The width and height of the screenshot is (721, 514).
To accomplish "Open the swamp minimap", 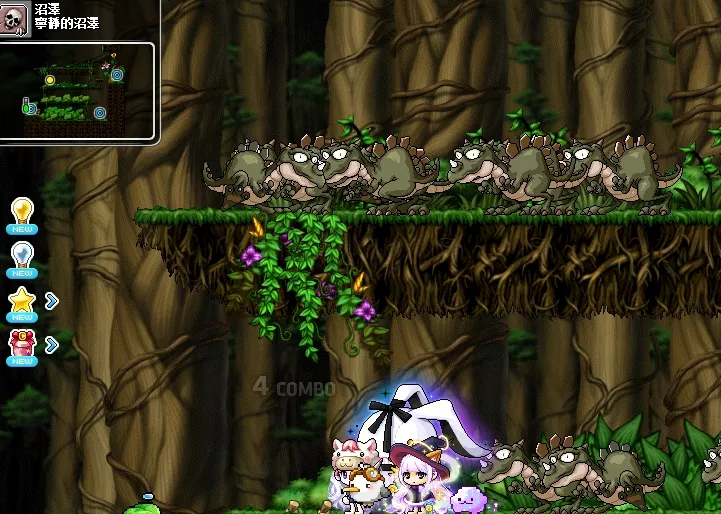I will tap(78, 91).
